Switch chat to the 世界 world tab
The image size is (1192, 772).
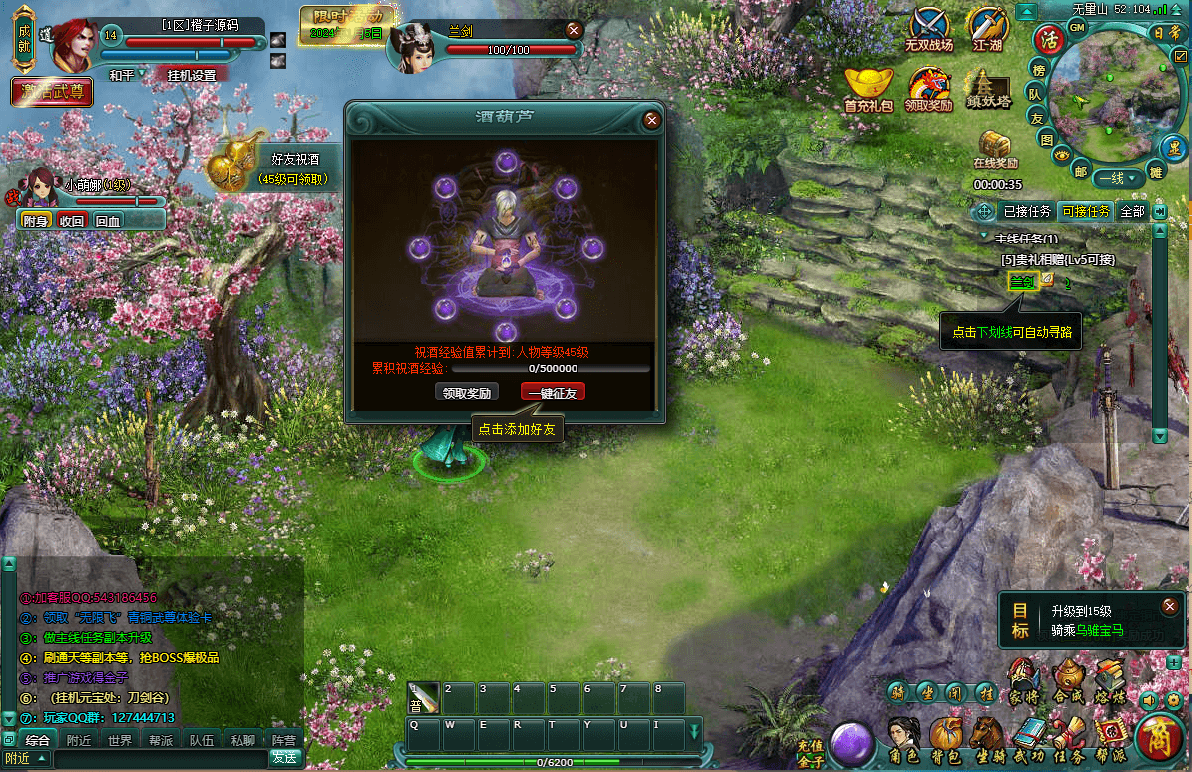pyautogui.click(x=120, y=741)
